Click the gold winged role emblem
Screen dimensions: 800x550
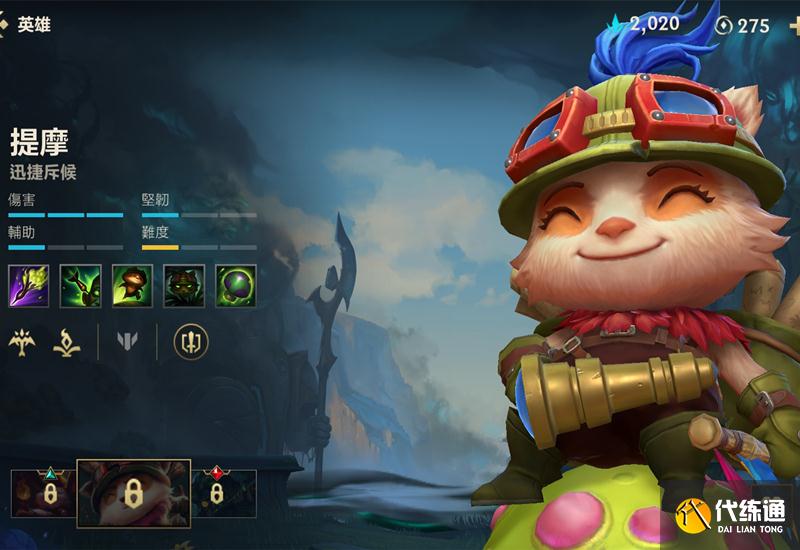pos(23,342)
